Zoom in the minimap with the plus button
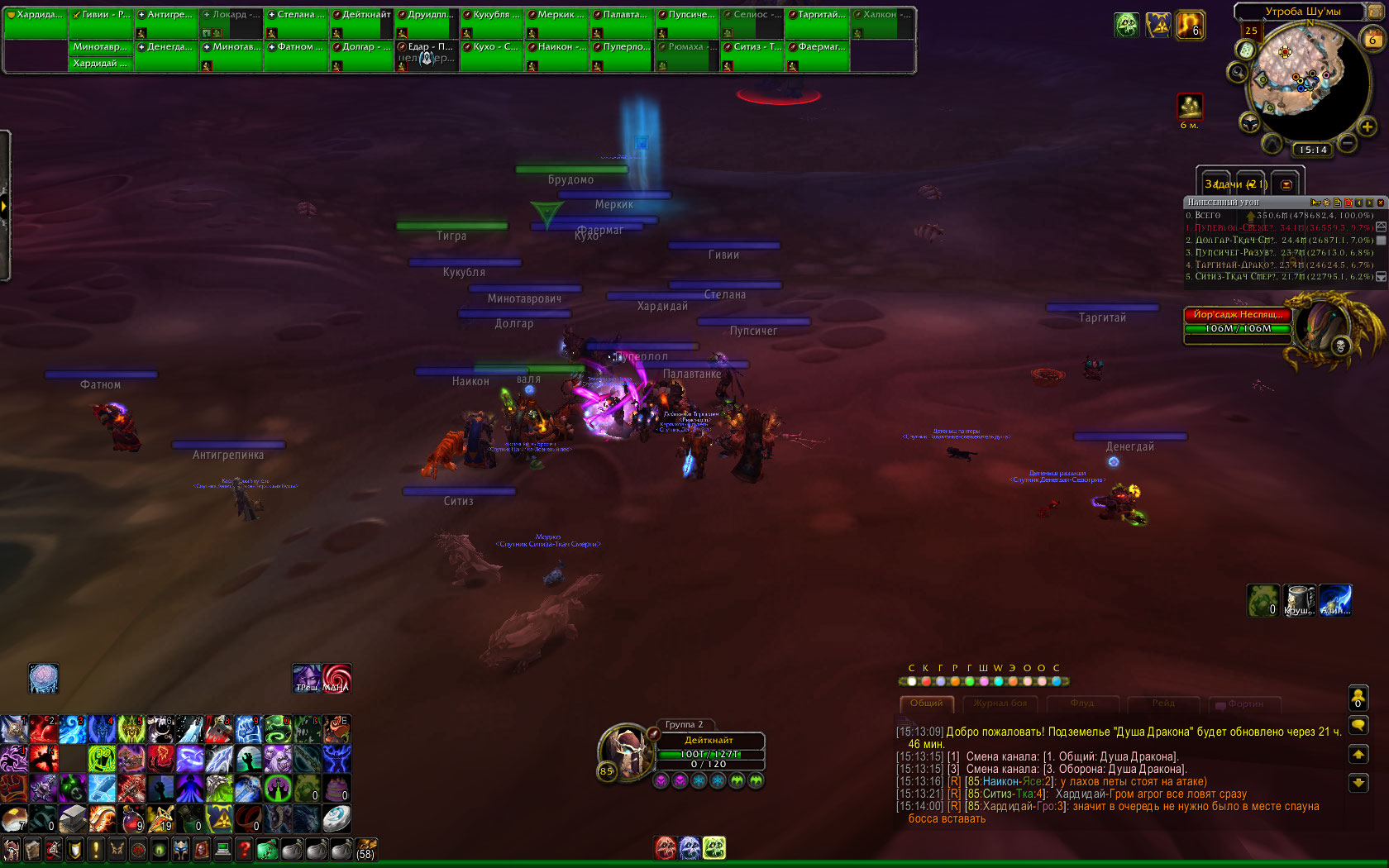The height and width of the screenshot is (868, 1389). (x=1368, y=126)
